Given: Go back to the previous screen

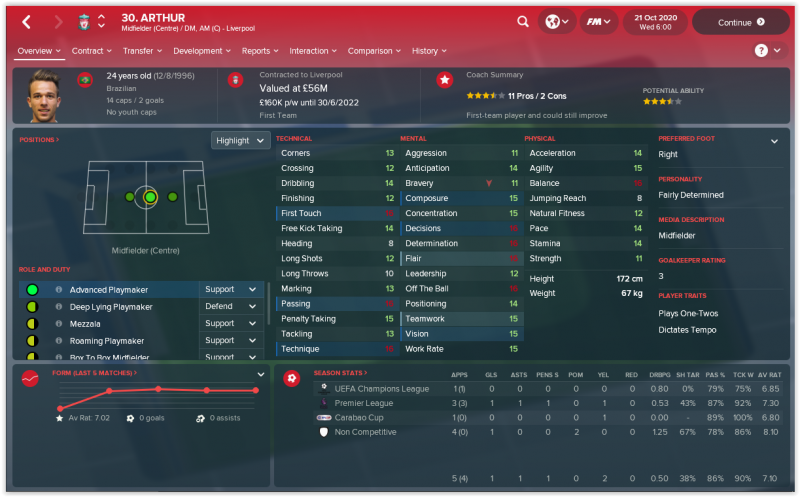Looking at the screenshot, I should point(26,21).
